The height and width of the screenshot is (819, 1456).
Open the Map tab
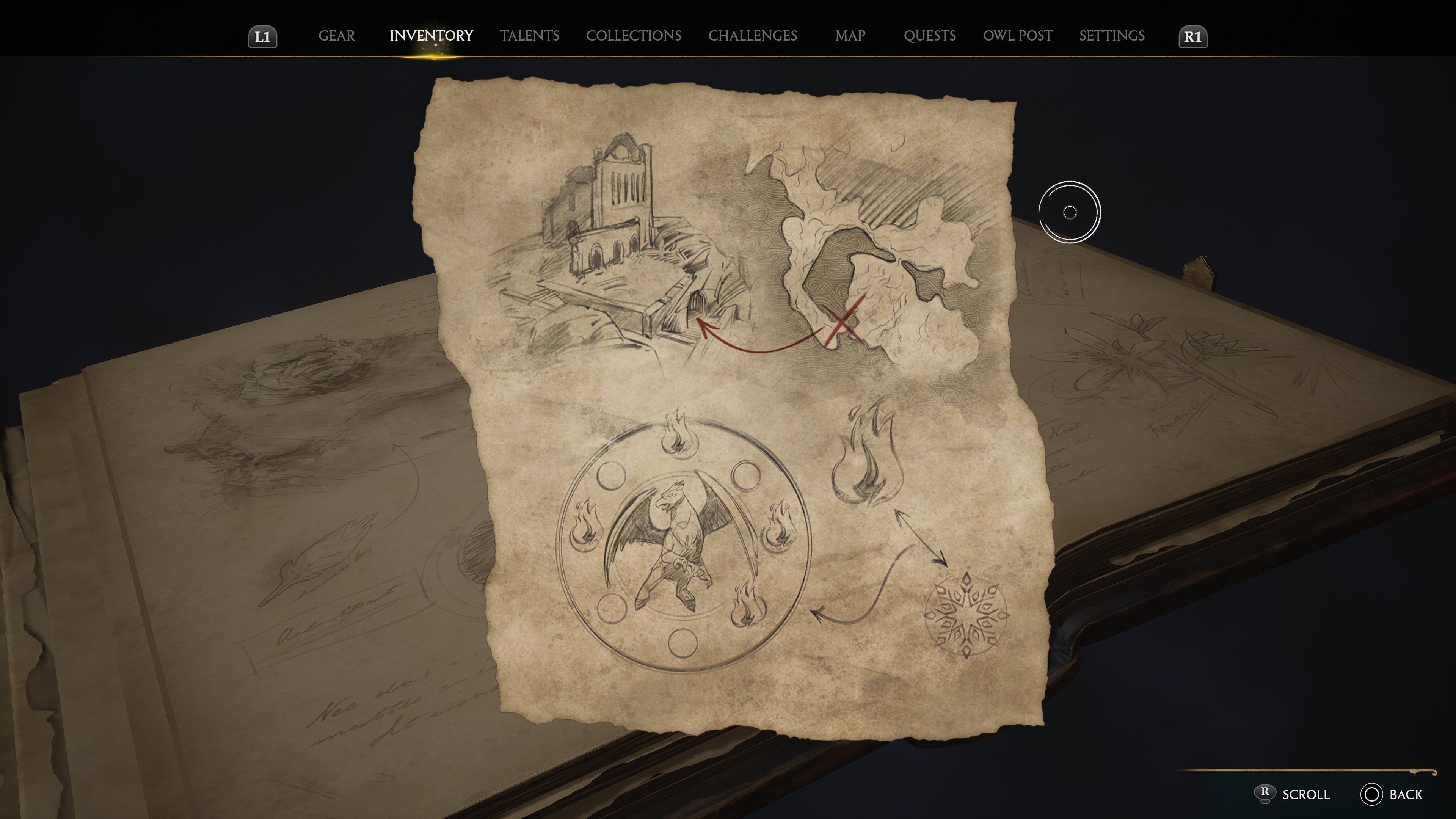850,36
